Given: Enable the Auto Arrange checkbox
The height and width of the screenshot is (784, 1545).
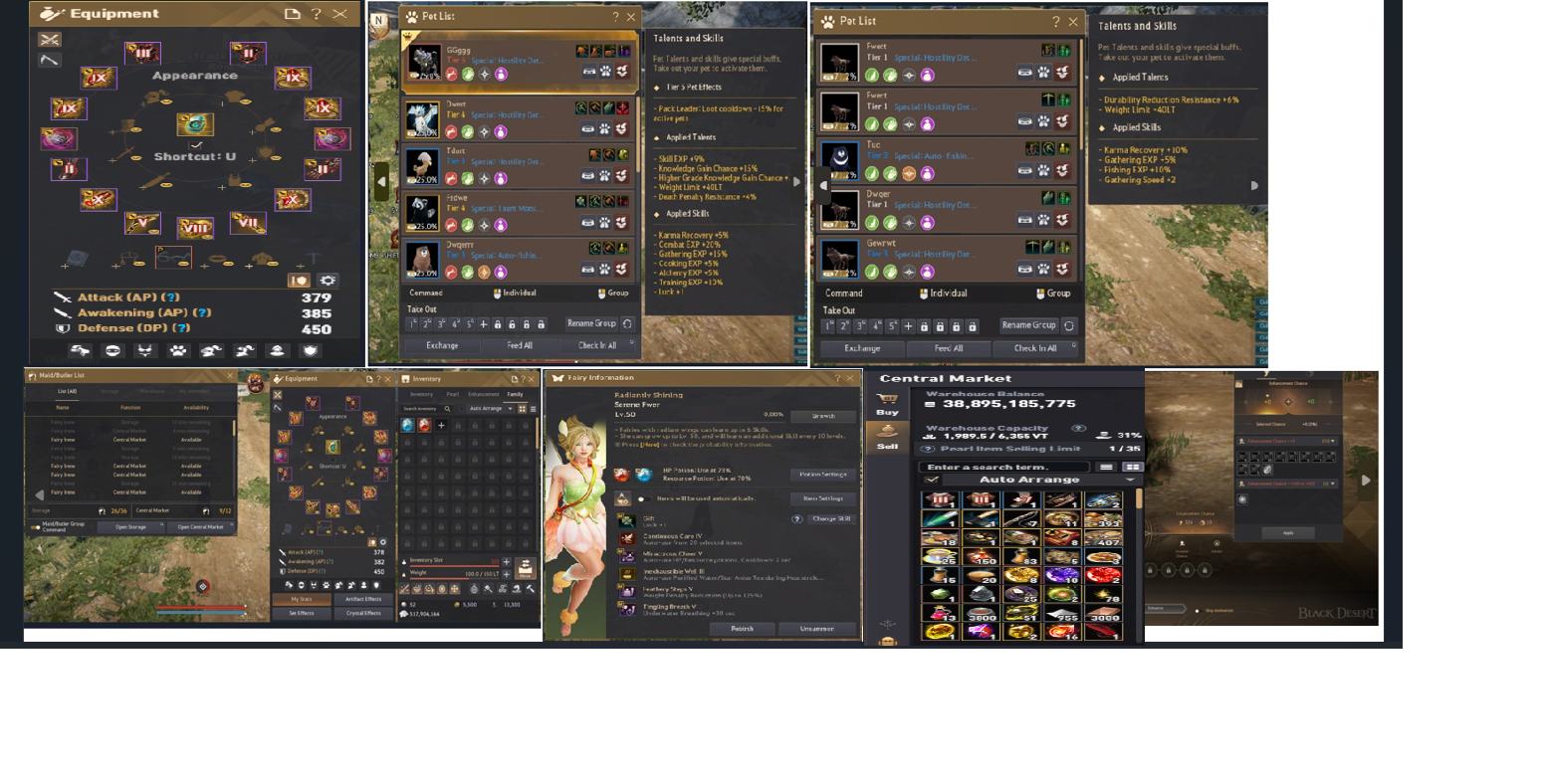Looking at the screenshot, I should pos(932,480).
